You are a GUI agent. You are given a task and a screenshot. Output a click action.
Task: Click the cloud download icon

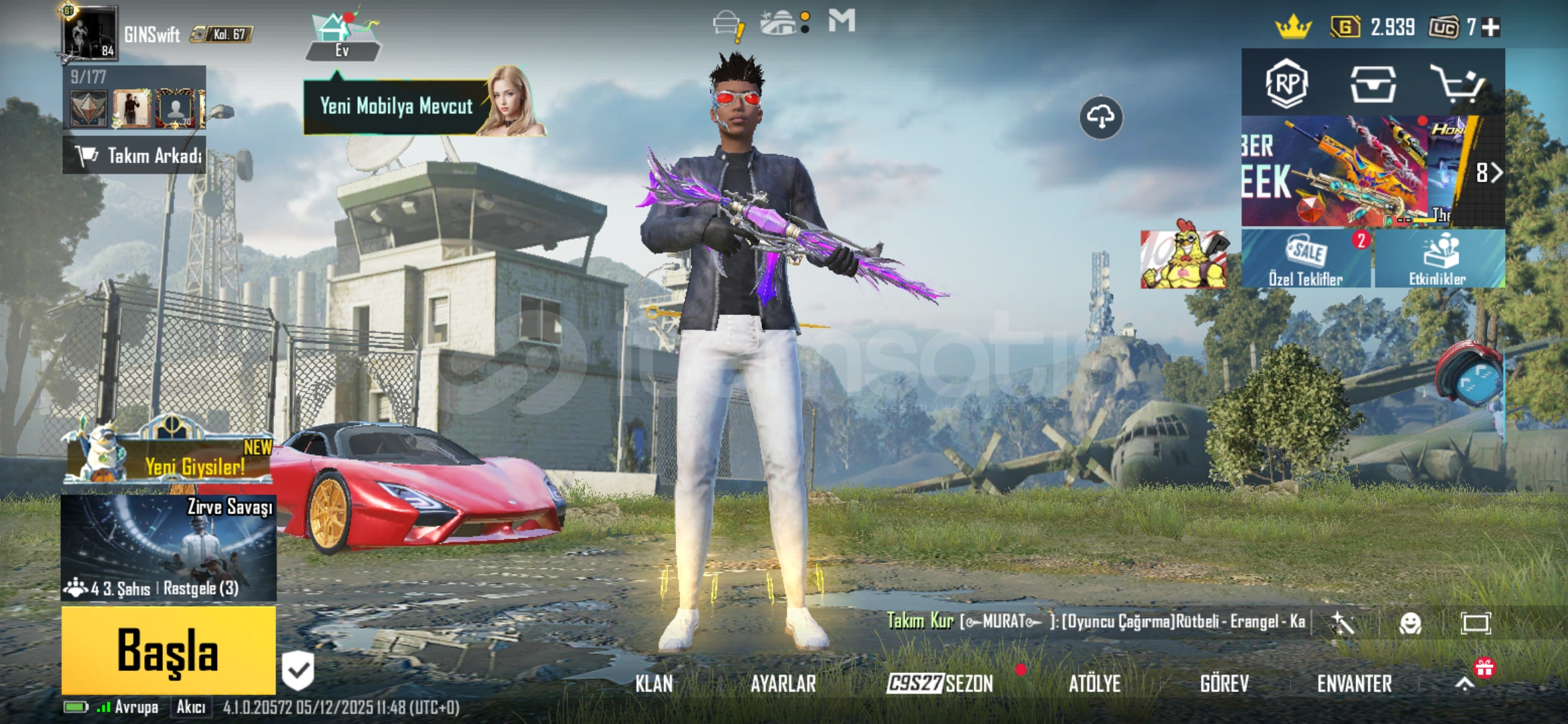tap(1100, 117)
